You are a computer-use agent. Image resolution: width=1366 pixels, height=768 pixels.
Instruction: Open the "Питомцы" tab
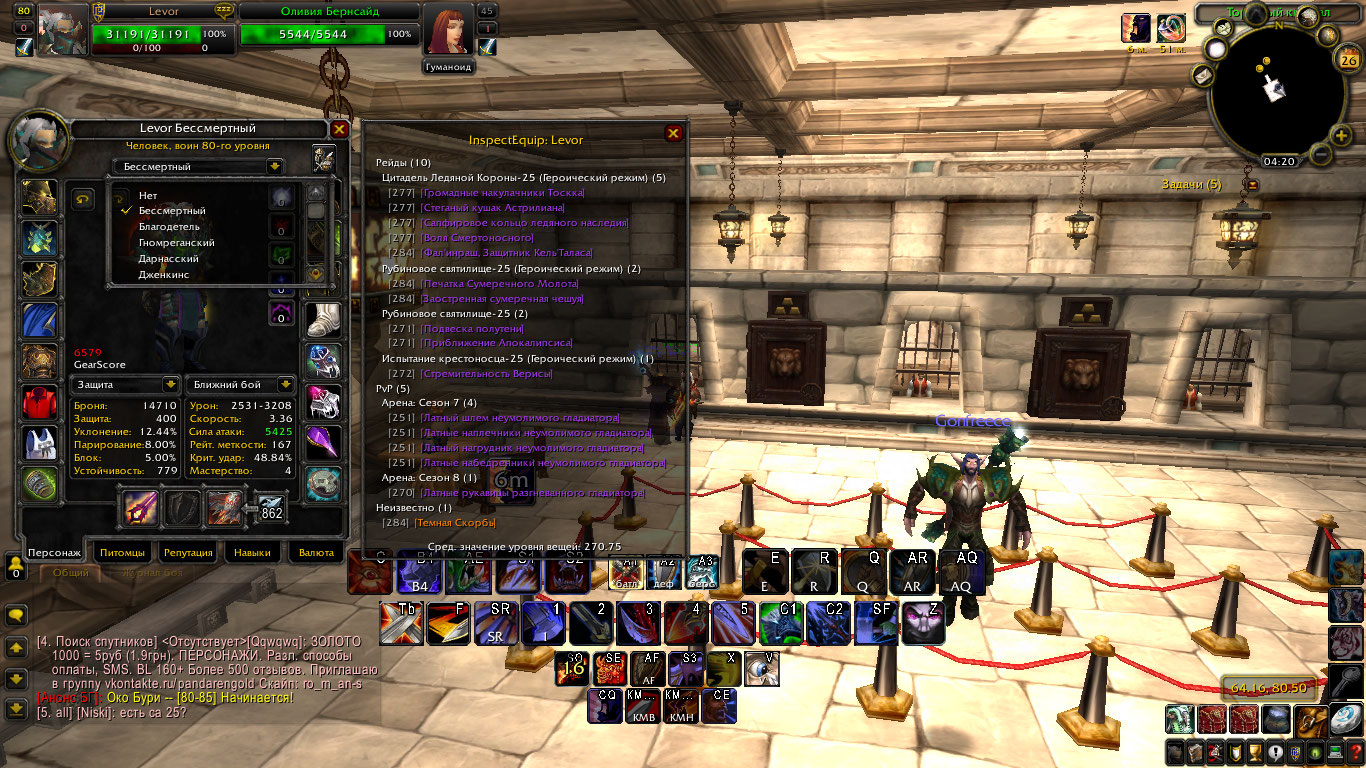point(121,552)
